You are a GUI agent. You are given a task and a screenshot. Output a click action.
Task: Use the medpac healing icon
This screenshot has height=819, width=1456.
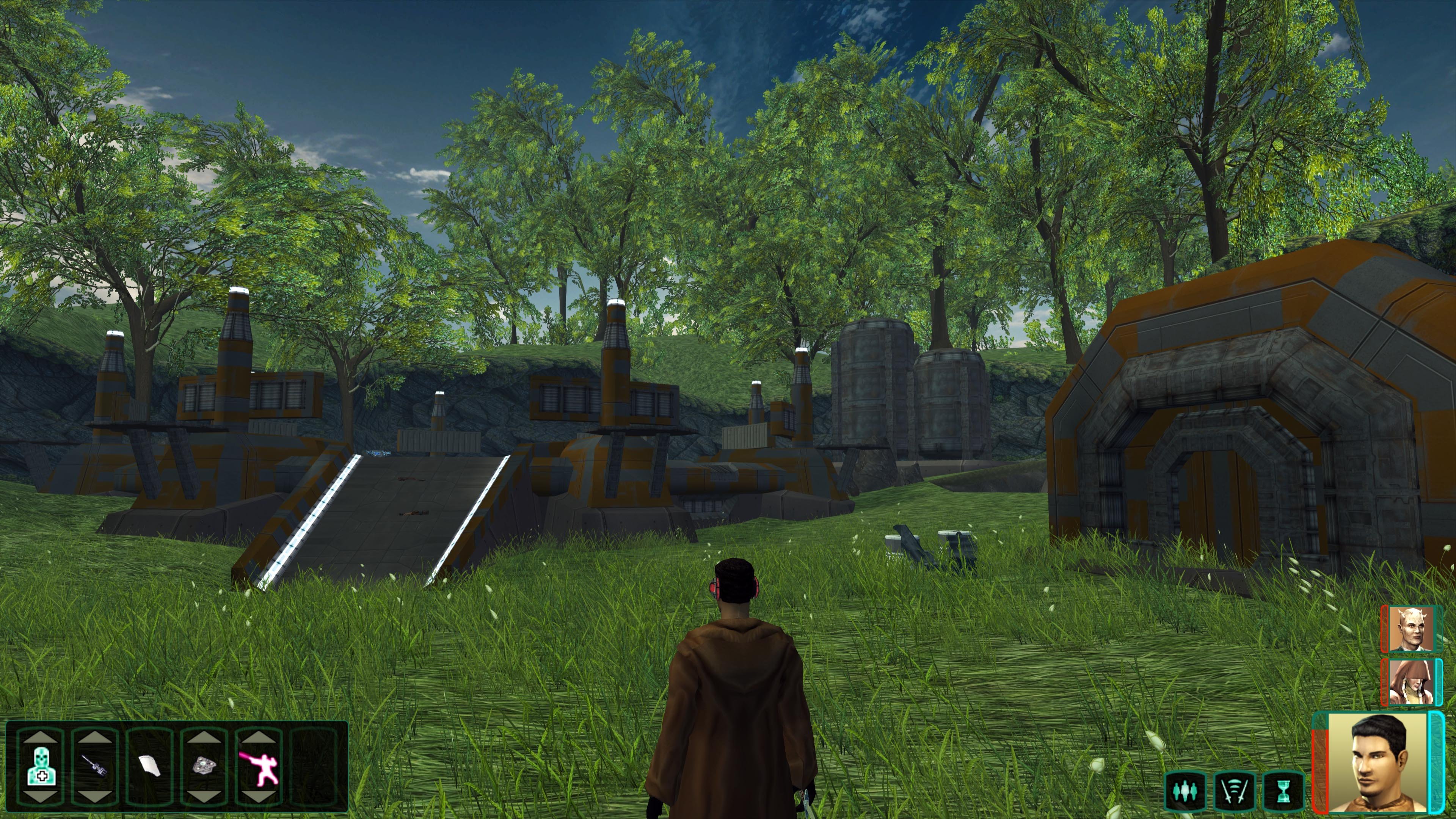coord(41,767)
